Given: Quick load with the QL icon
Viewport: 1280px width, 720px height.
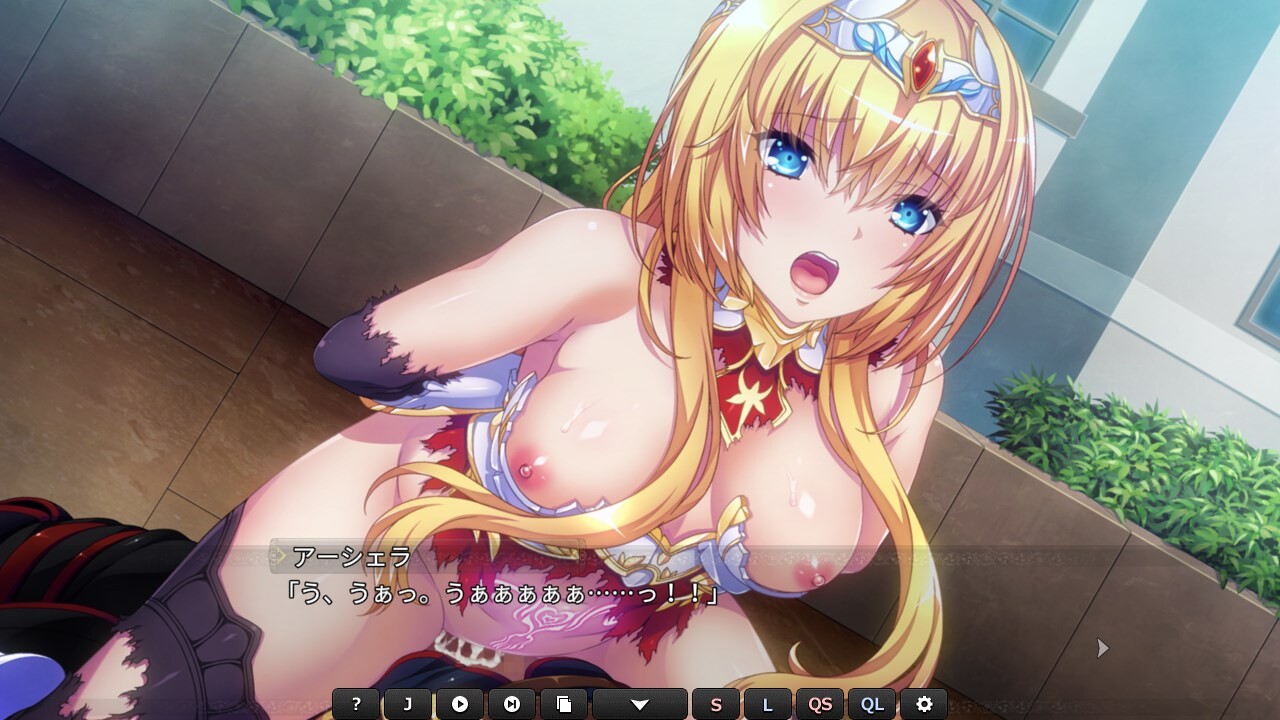Looking at the screenshot, I should [872, 703].
